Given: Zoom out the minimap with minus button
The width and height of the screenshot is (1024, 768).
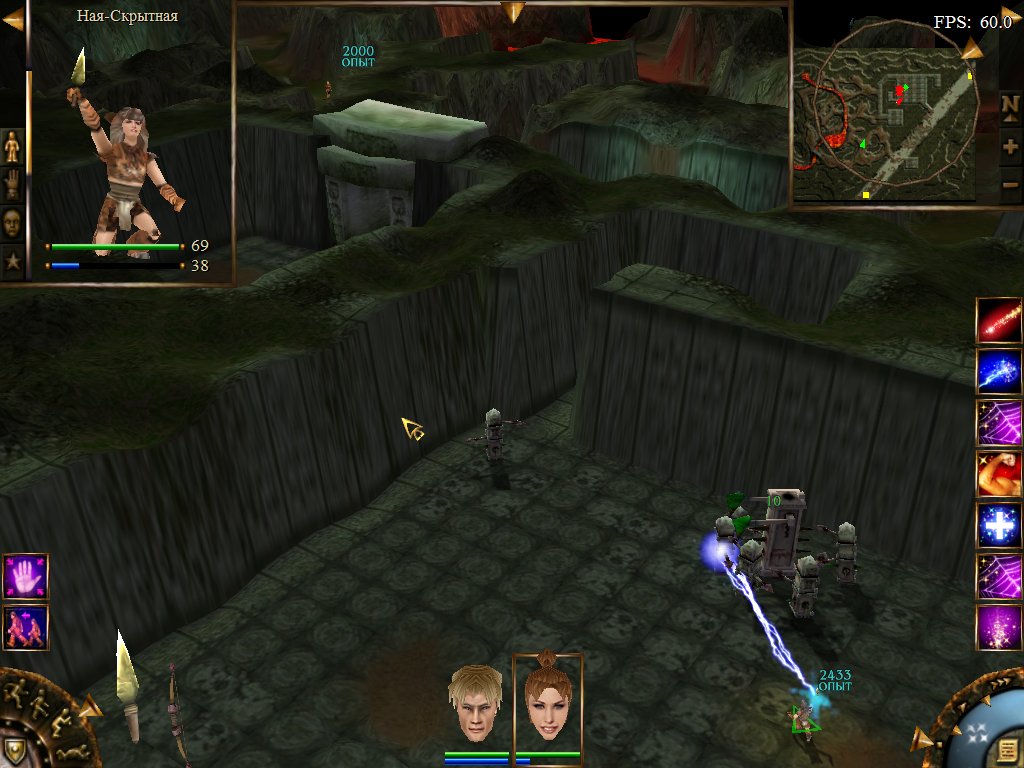Looking at the screenshot, I should tap(1010, 185).
